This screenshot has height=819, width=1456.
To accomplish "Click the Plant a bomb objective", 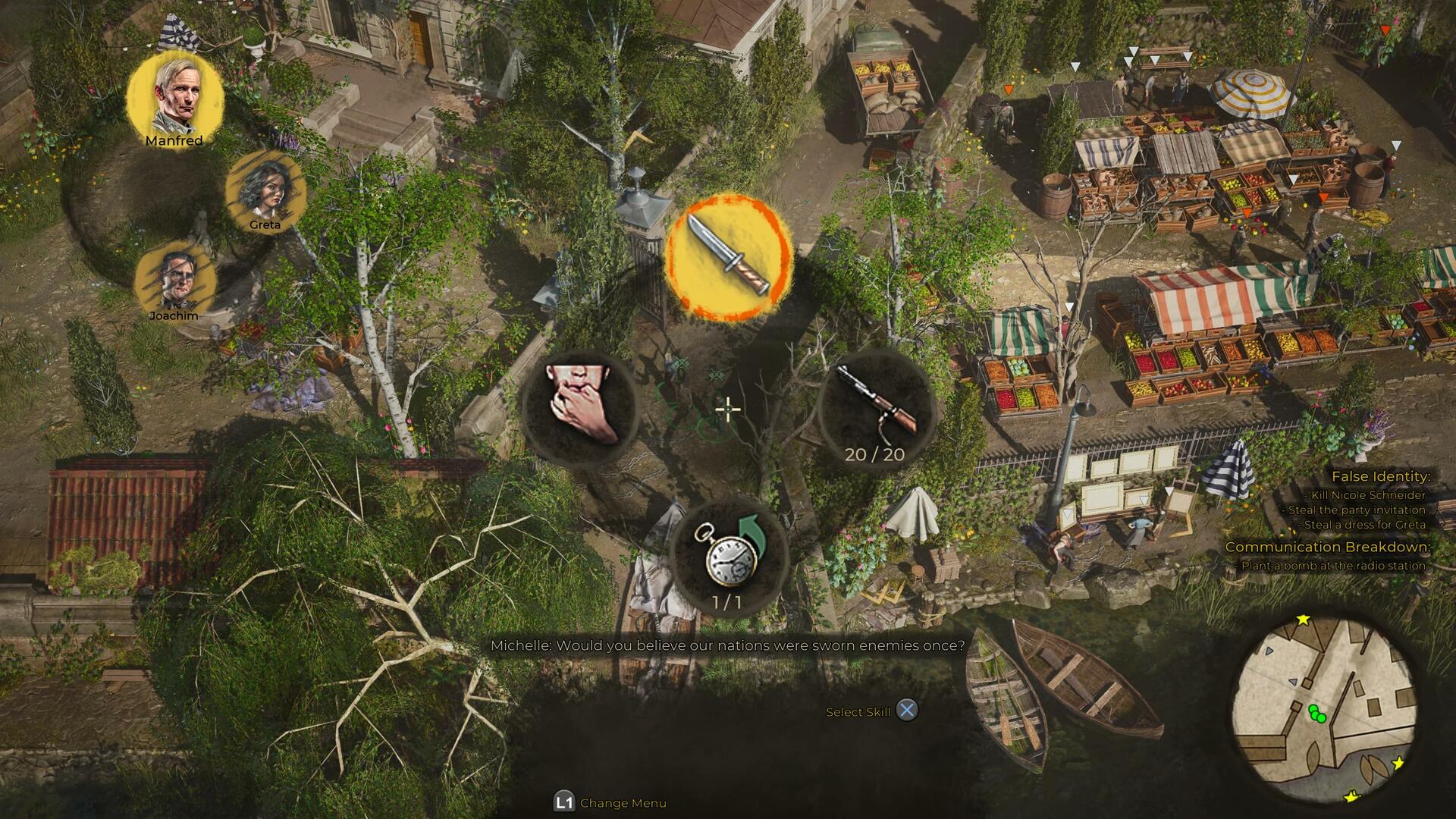I will (1368, 563).
